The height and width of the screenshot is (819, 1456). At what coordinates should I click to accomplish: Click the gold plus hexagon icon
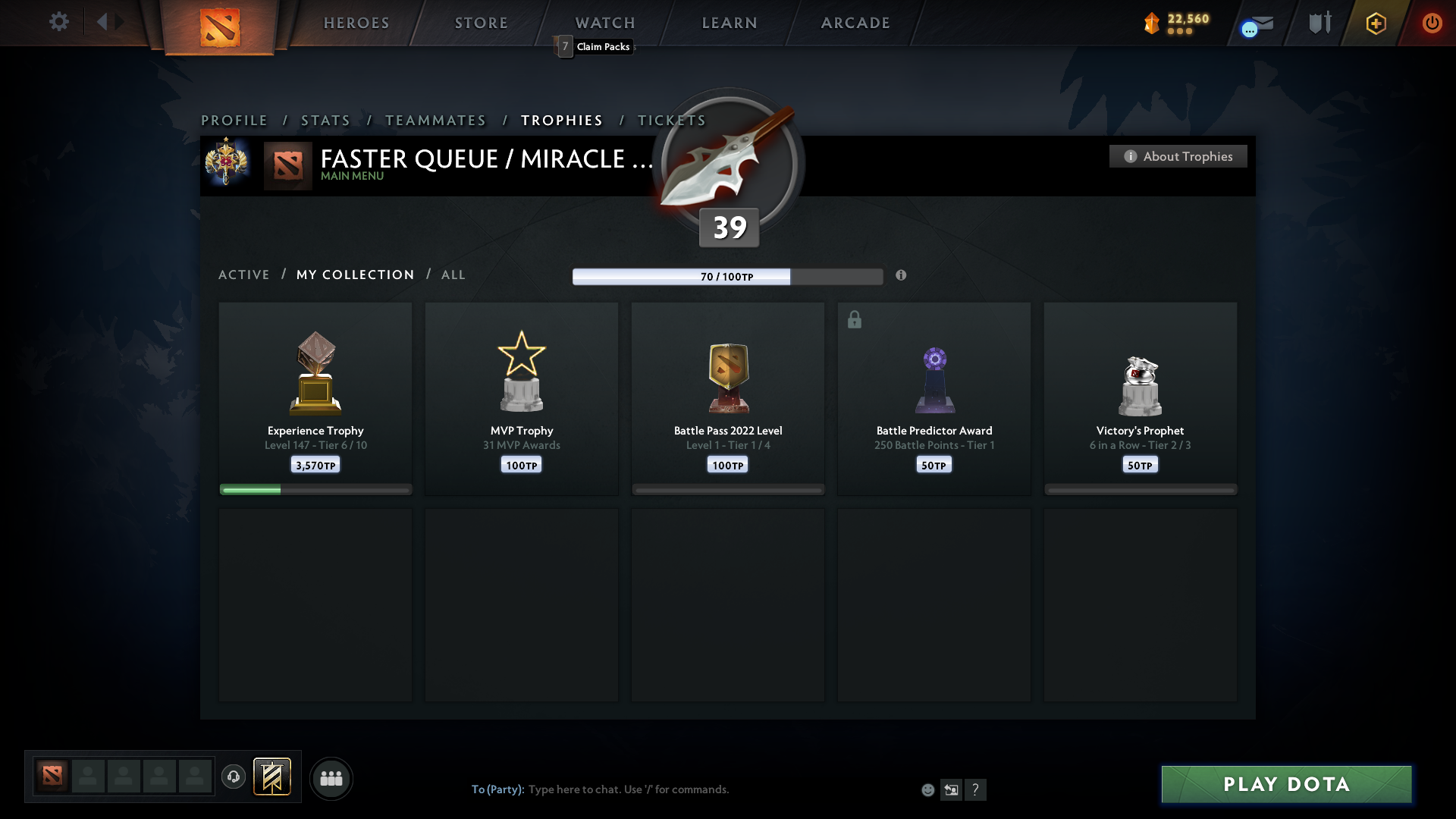click(1376, 23)
